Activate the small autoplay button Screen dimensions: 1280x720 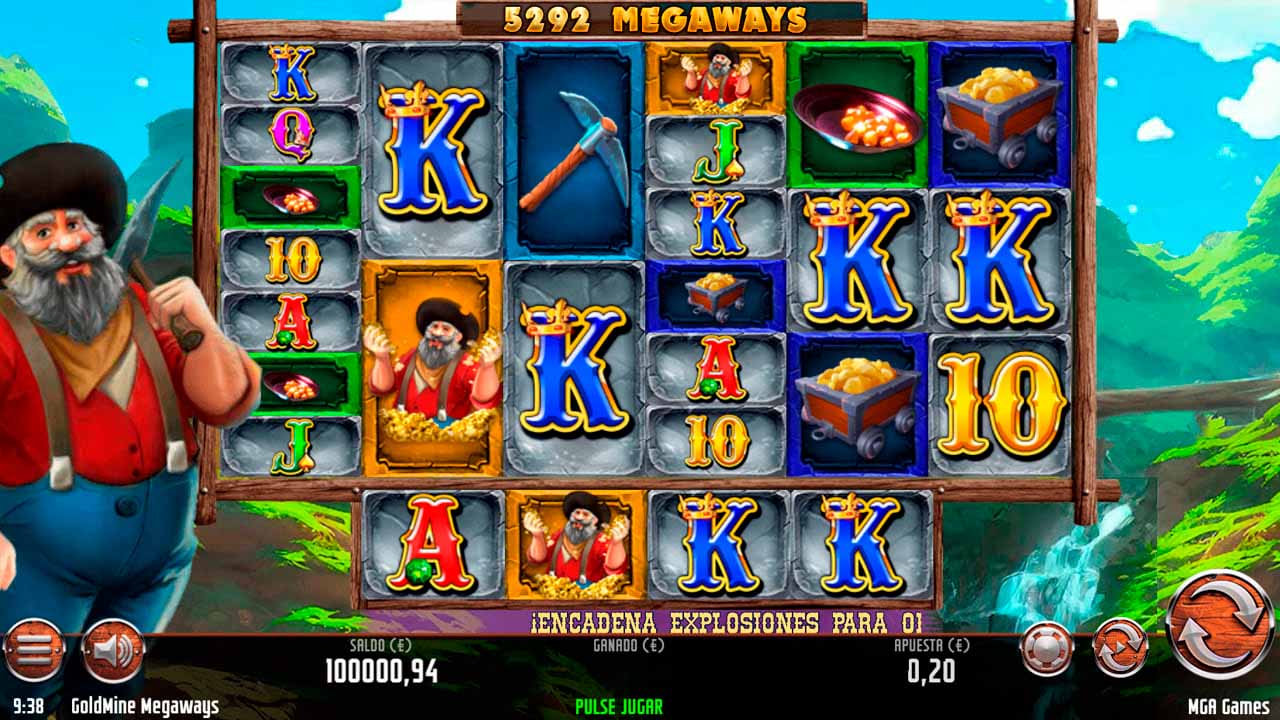pos(1119,646)
